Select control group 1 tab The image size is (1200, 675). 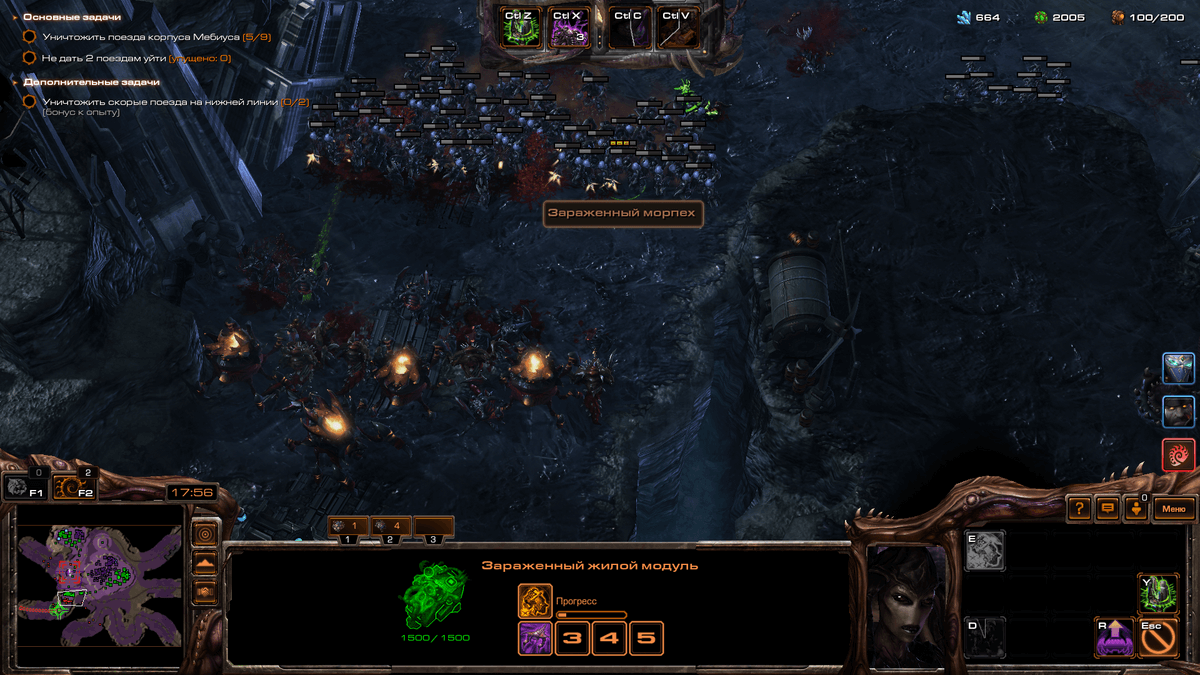click(348, 526)
